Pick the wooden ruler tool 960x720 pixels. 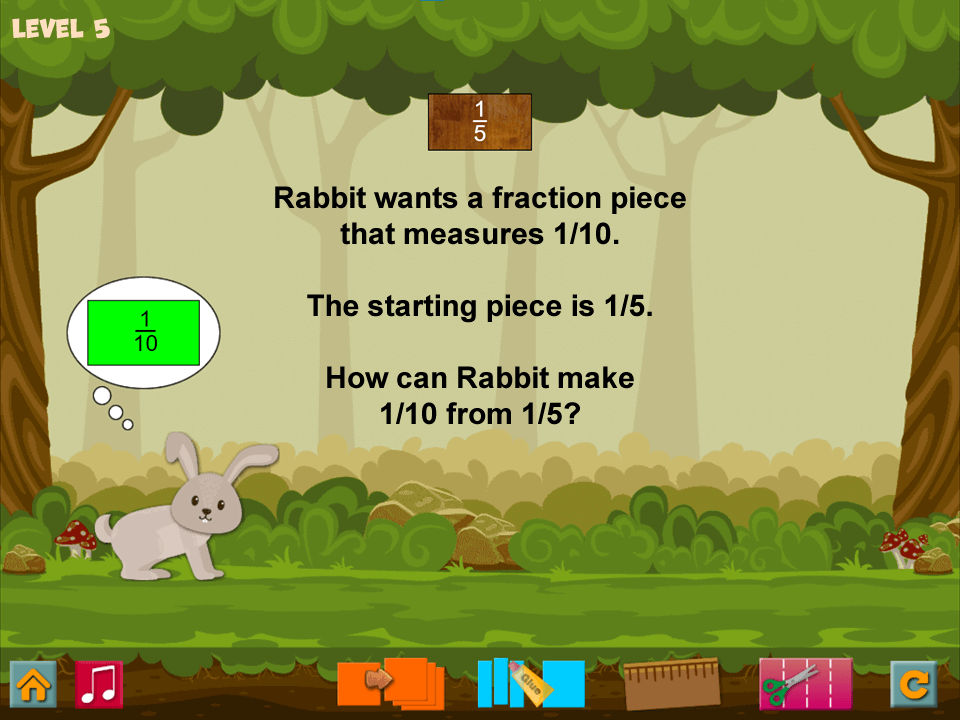(x=671, y=683)
